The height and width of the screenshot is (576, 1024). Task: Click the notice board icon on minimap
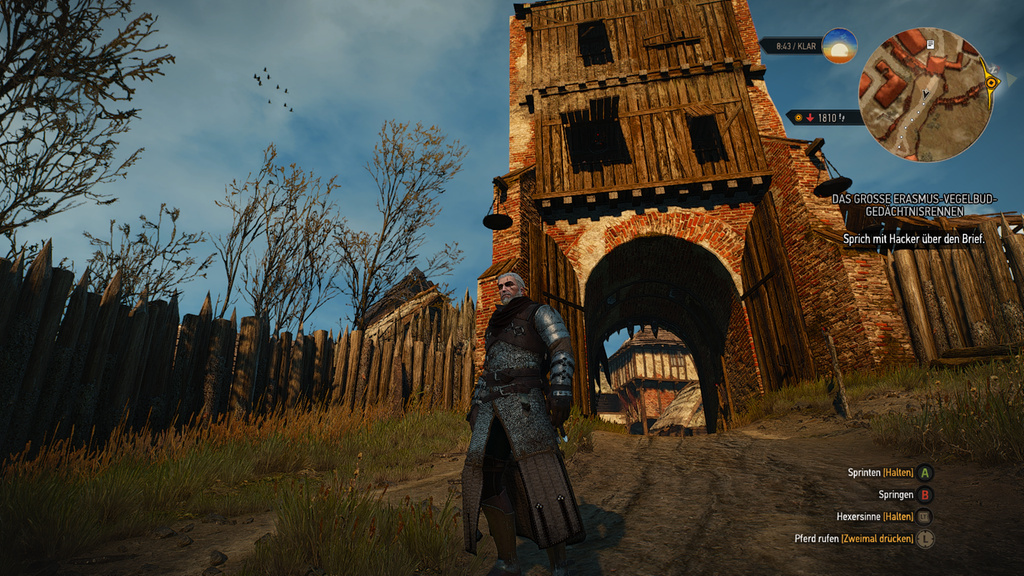pyautogui.click(x=929, y=45)
